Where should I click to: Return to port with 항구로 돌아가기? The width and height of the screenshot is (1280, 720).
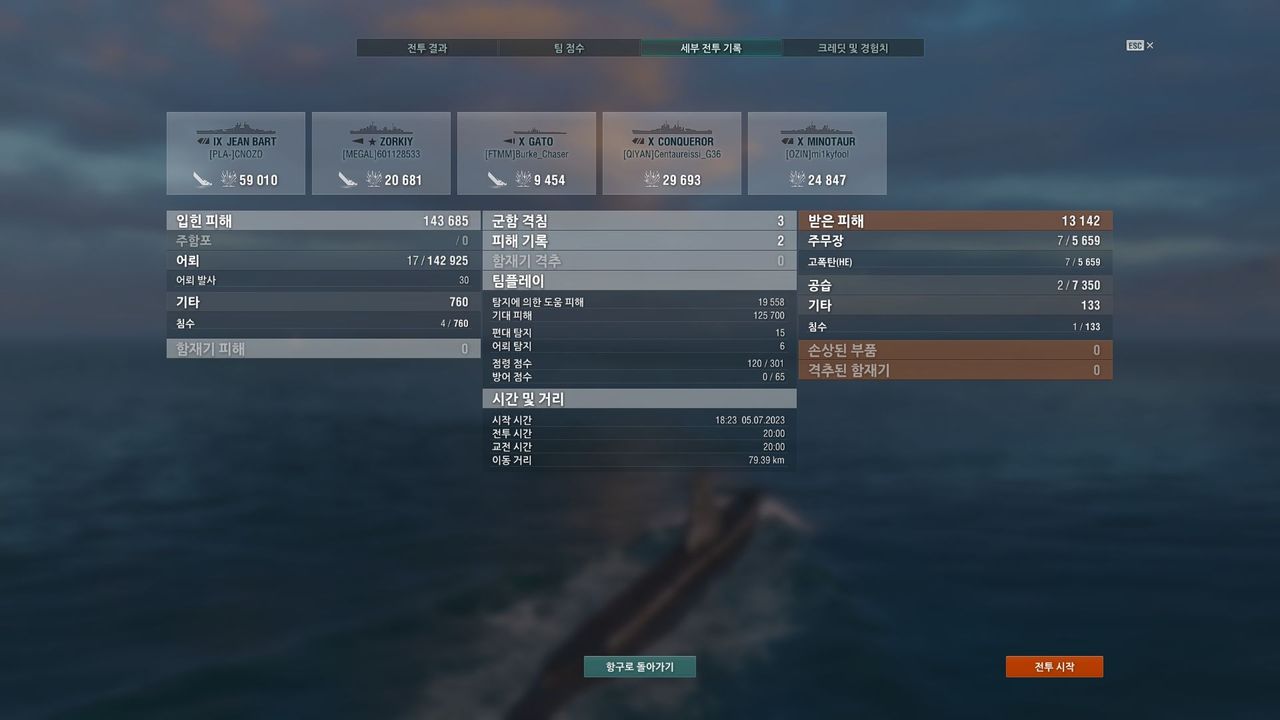point(640,667)
